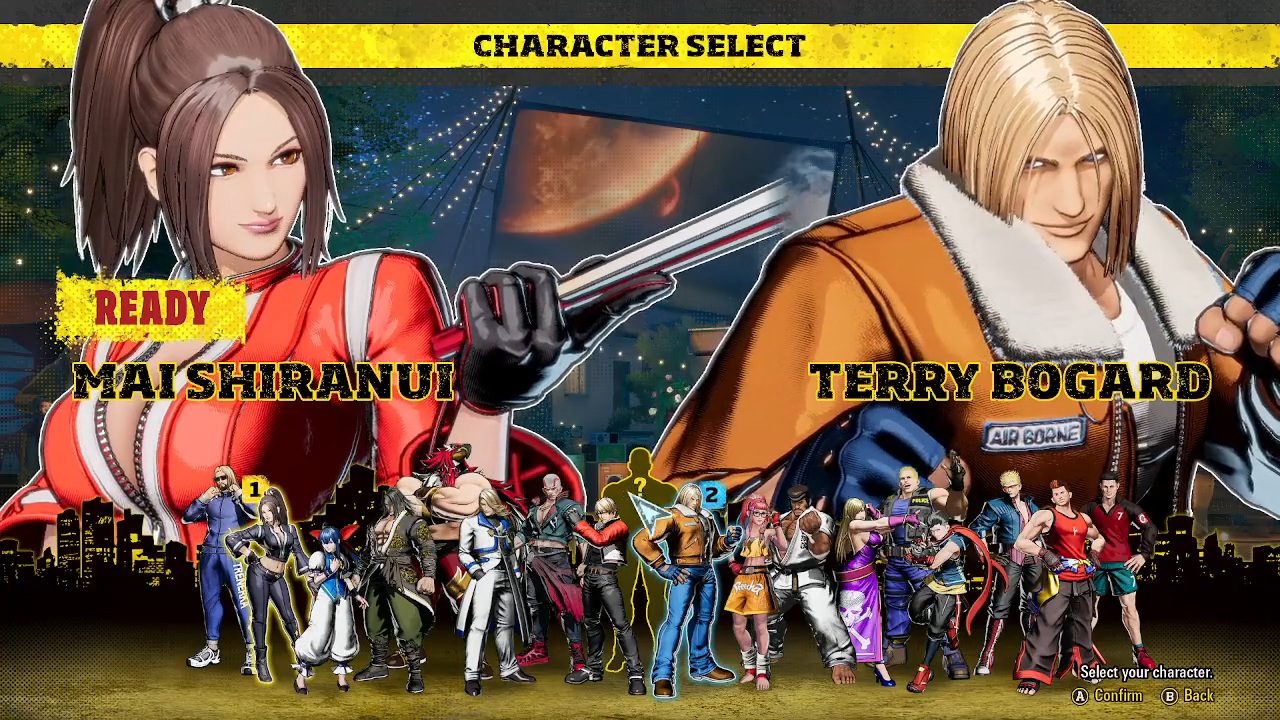
Task: Select Kain in the white suit
Action: (493, 582)
